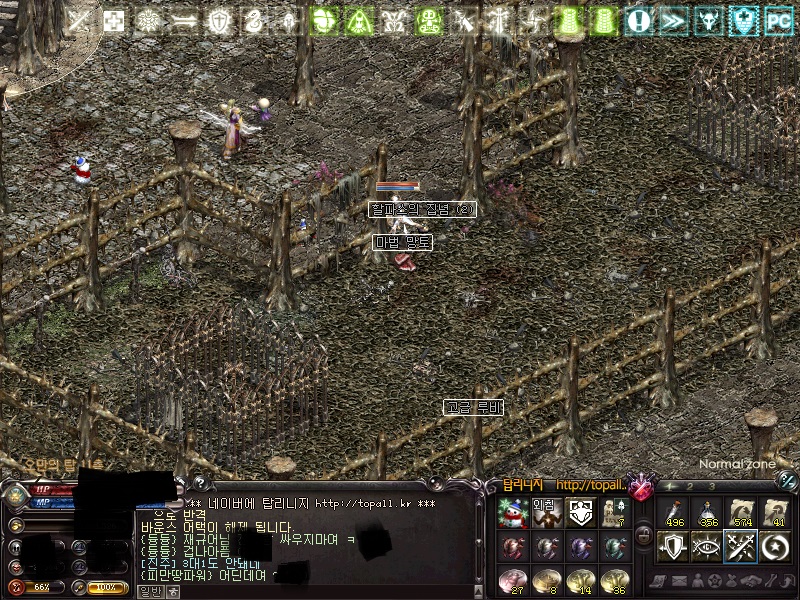Click the PC button in top bar
The height and width of the screenshot is (600, 800).
click(x=778, y=19)
